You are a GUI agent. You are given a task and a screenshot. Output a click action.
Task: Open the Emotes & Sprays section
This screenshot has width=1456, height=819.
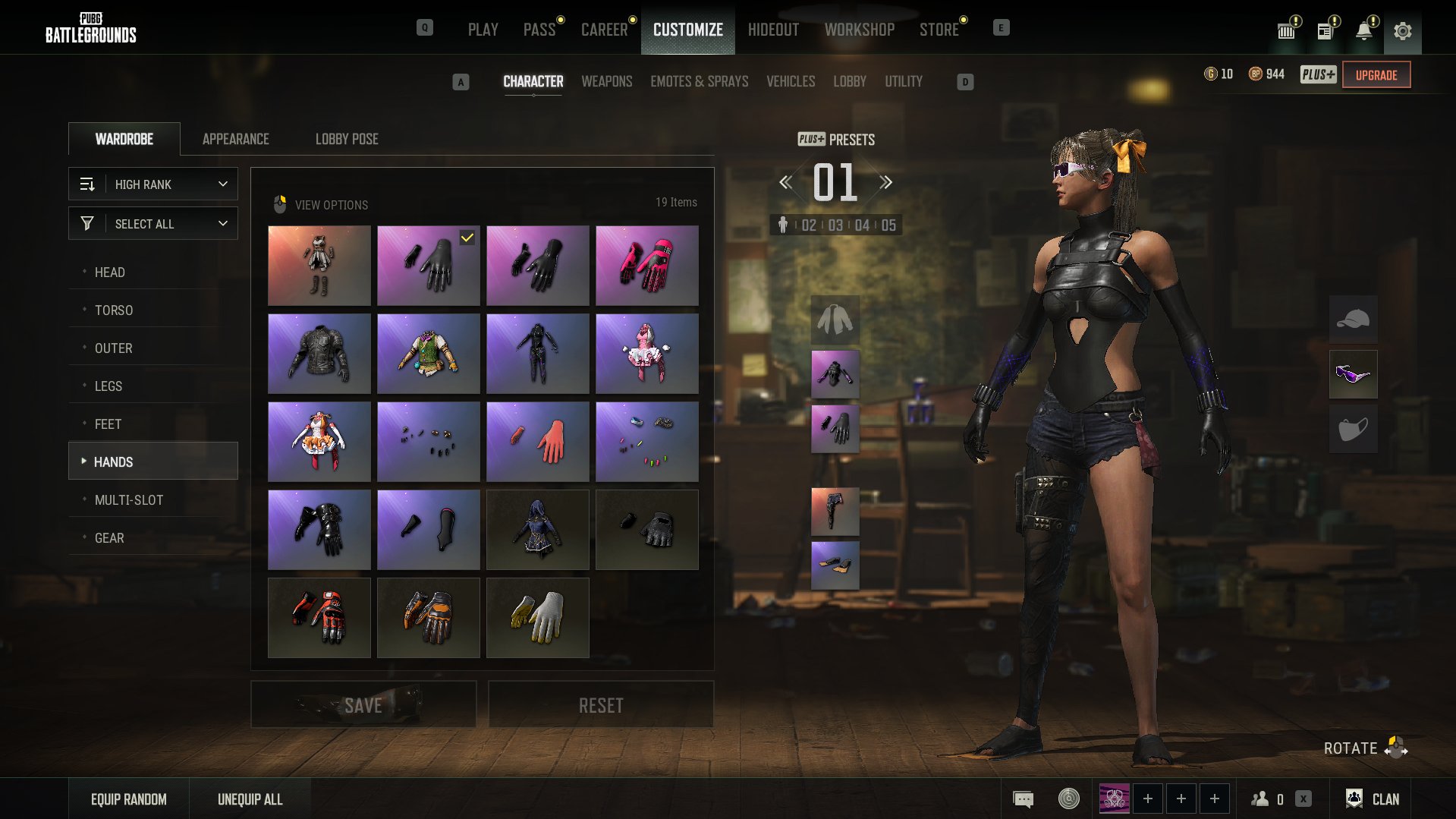(x=699, y=81)
